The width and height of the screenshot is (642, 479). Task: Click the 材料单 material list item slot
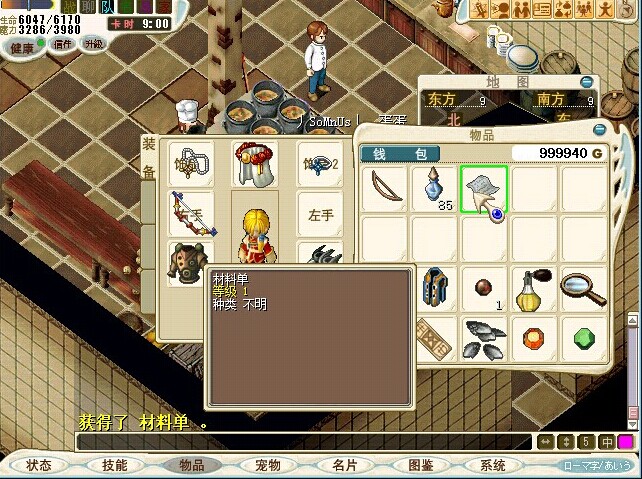[x=484, y=189]
